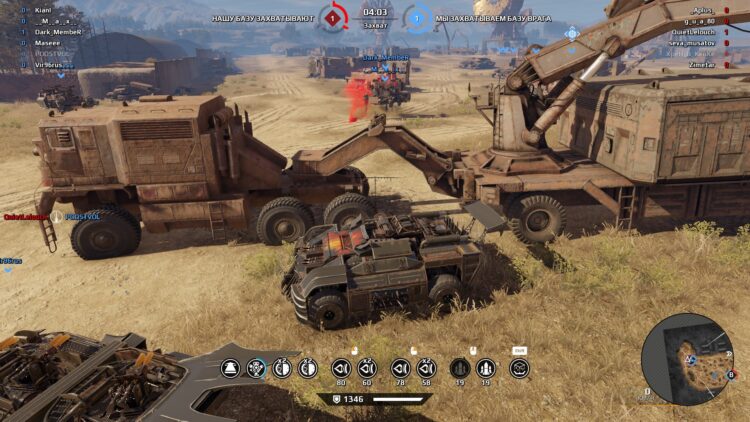Launch the bright rocket ability icon
Viewport: 750px width, 422px height.
point(486,368)
